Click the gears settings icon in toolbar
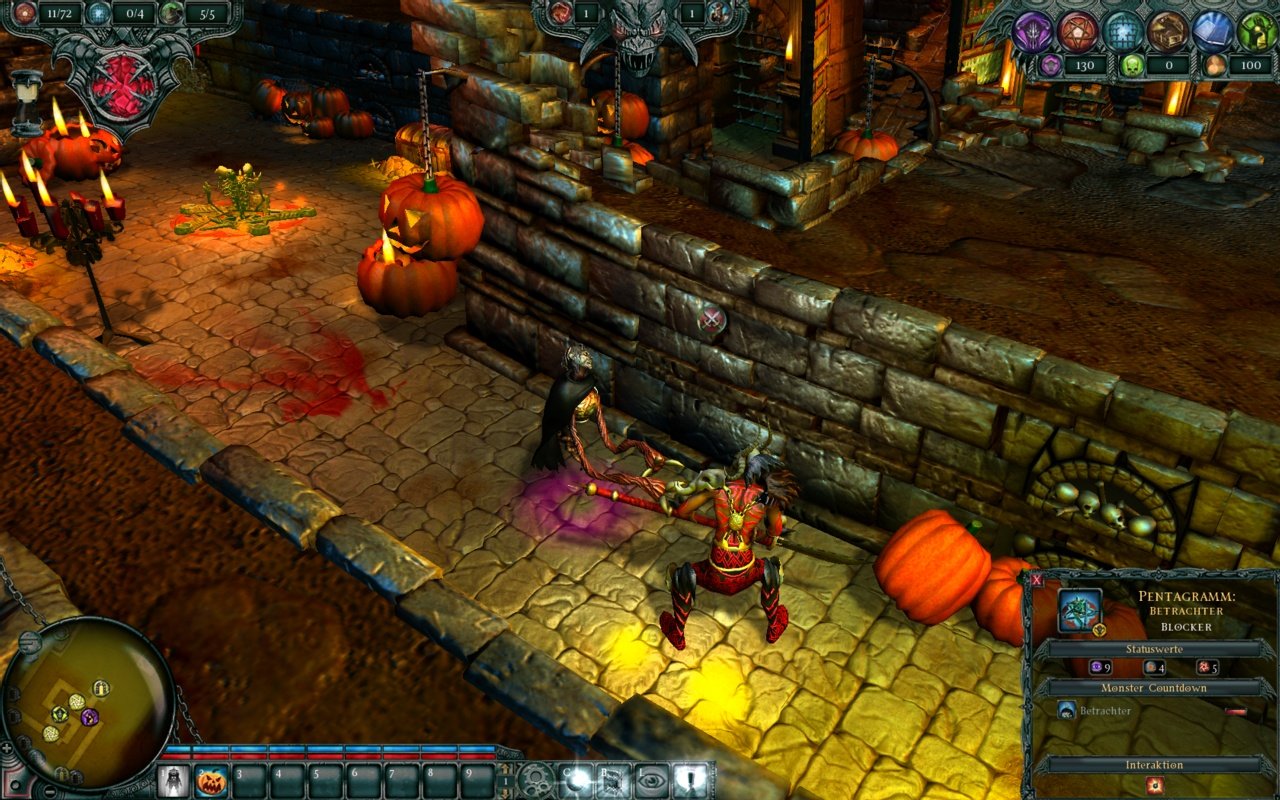The width and height of the screenshot is (1280, 800). pos(536,782)
